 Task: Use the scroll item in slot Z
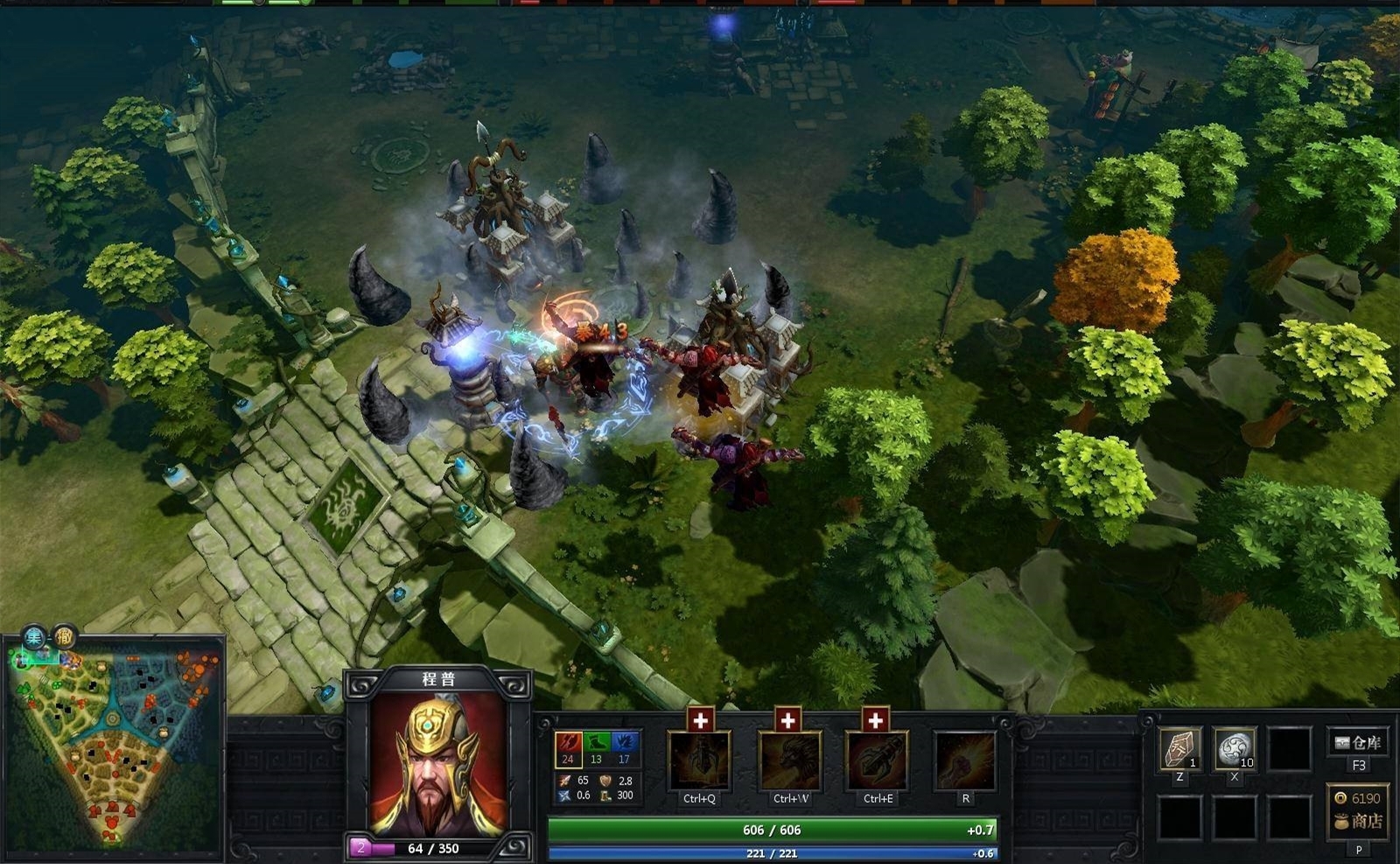click(1179, 749)
